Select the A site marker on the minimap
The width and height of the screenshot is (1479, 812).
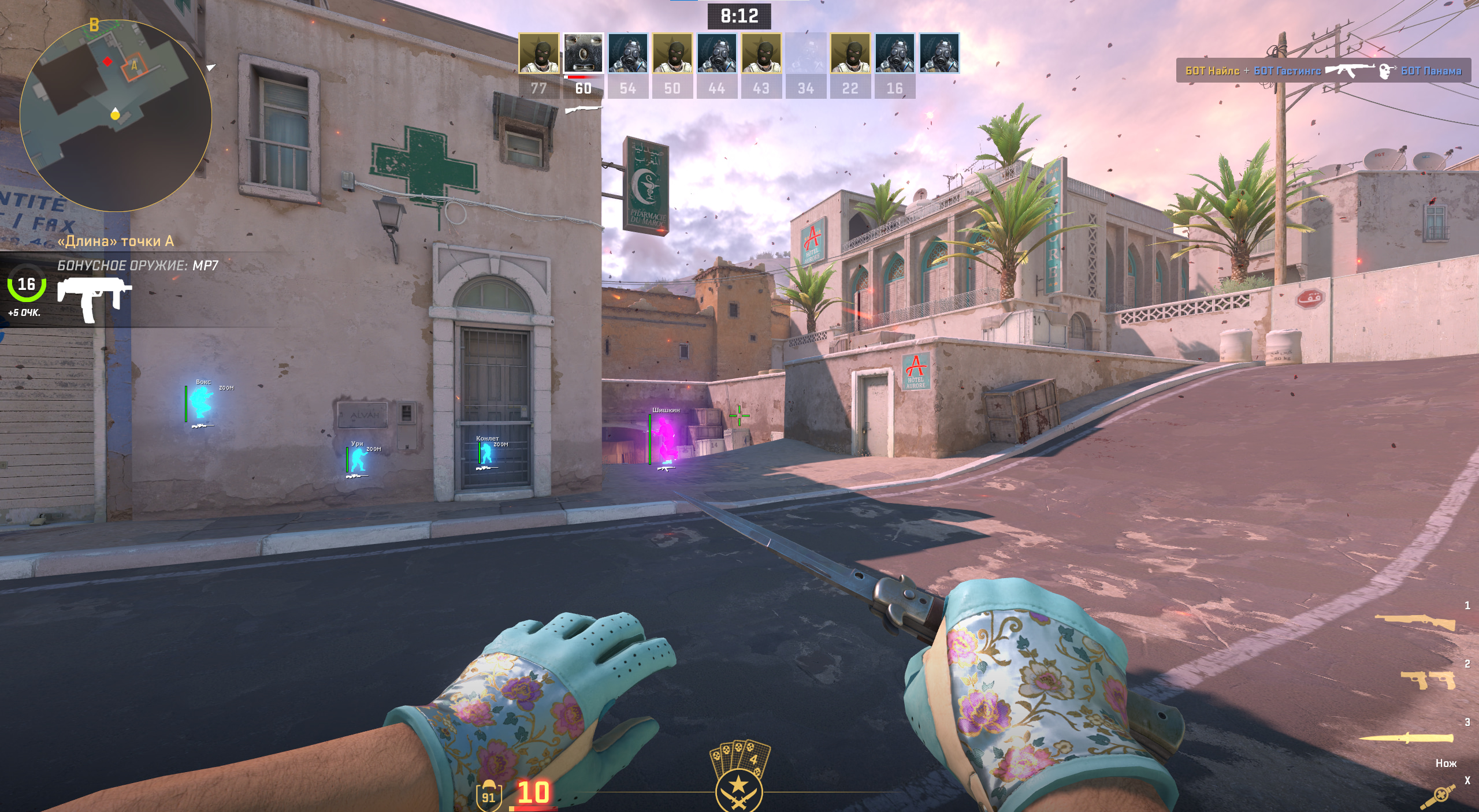134,66
